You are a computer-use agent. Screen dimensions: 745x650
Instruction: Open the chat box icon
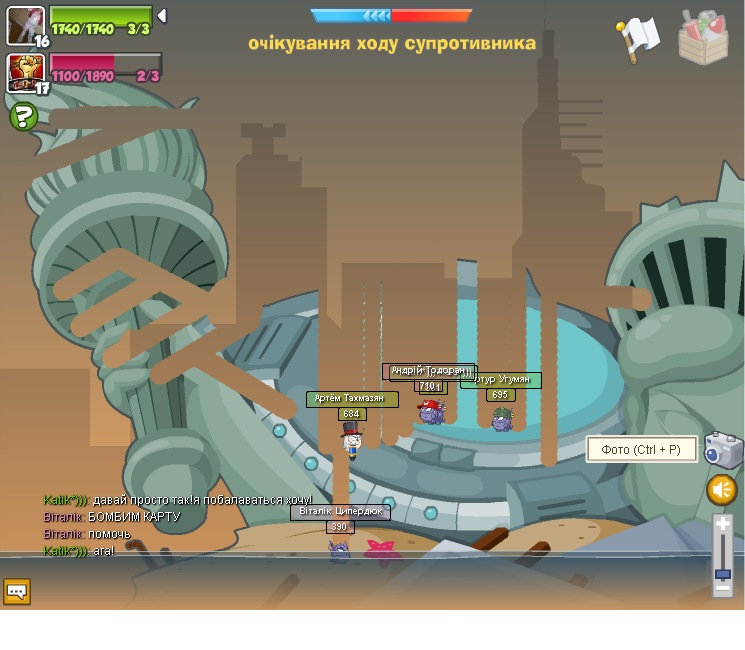pyautogui.click(x=17, y=591)
